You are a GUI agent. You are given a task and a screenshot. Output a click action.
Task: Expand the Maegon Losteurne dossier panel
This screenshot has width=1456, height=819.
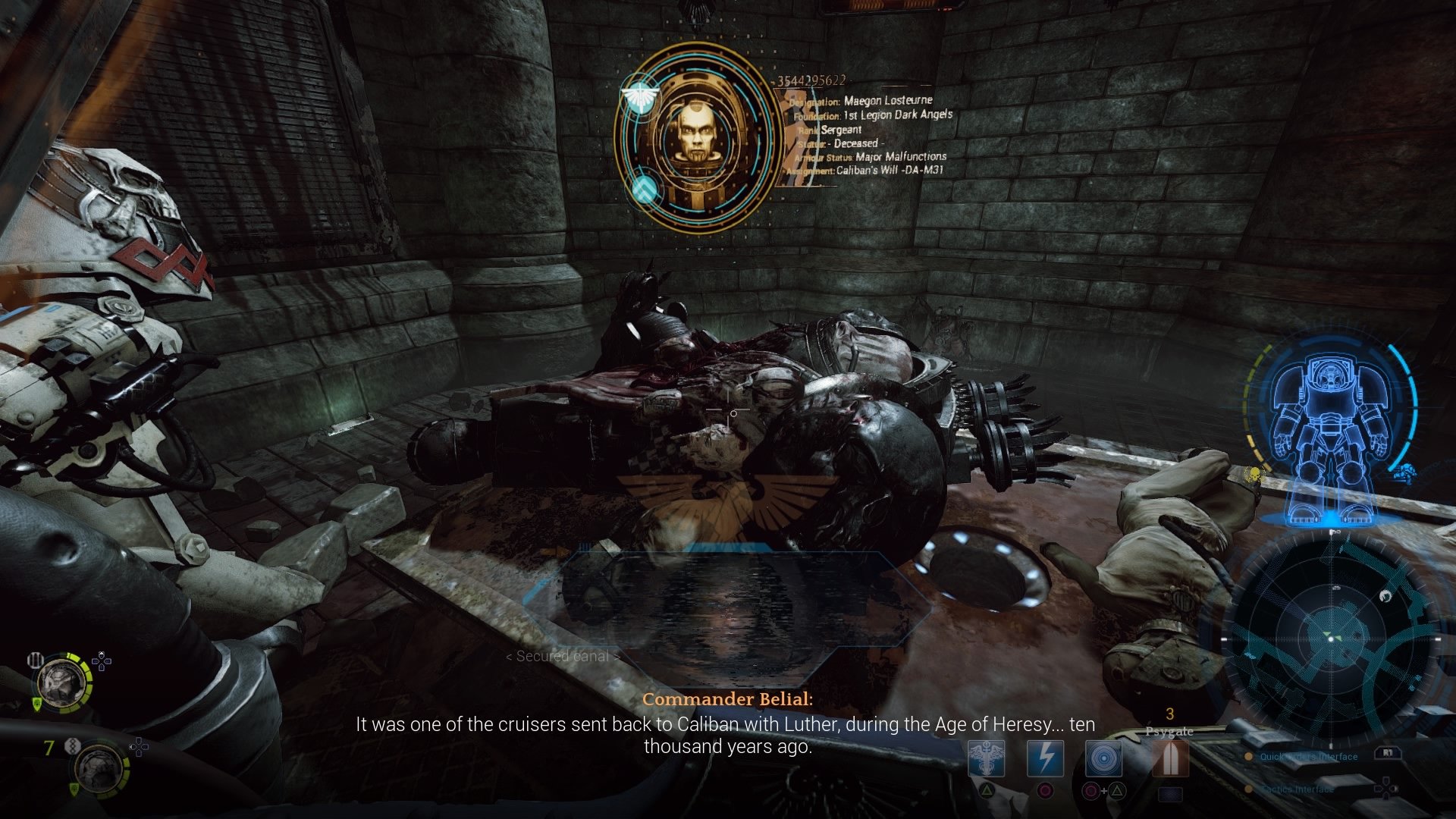[x=872, y=136]
